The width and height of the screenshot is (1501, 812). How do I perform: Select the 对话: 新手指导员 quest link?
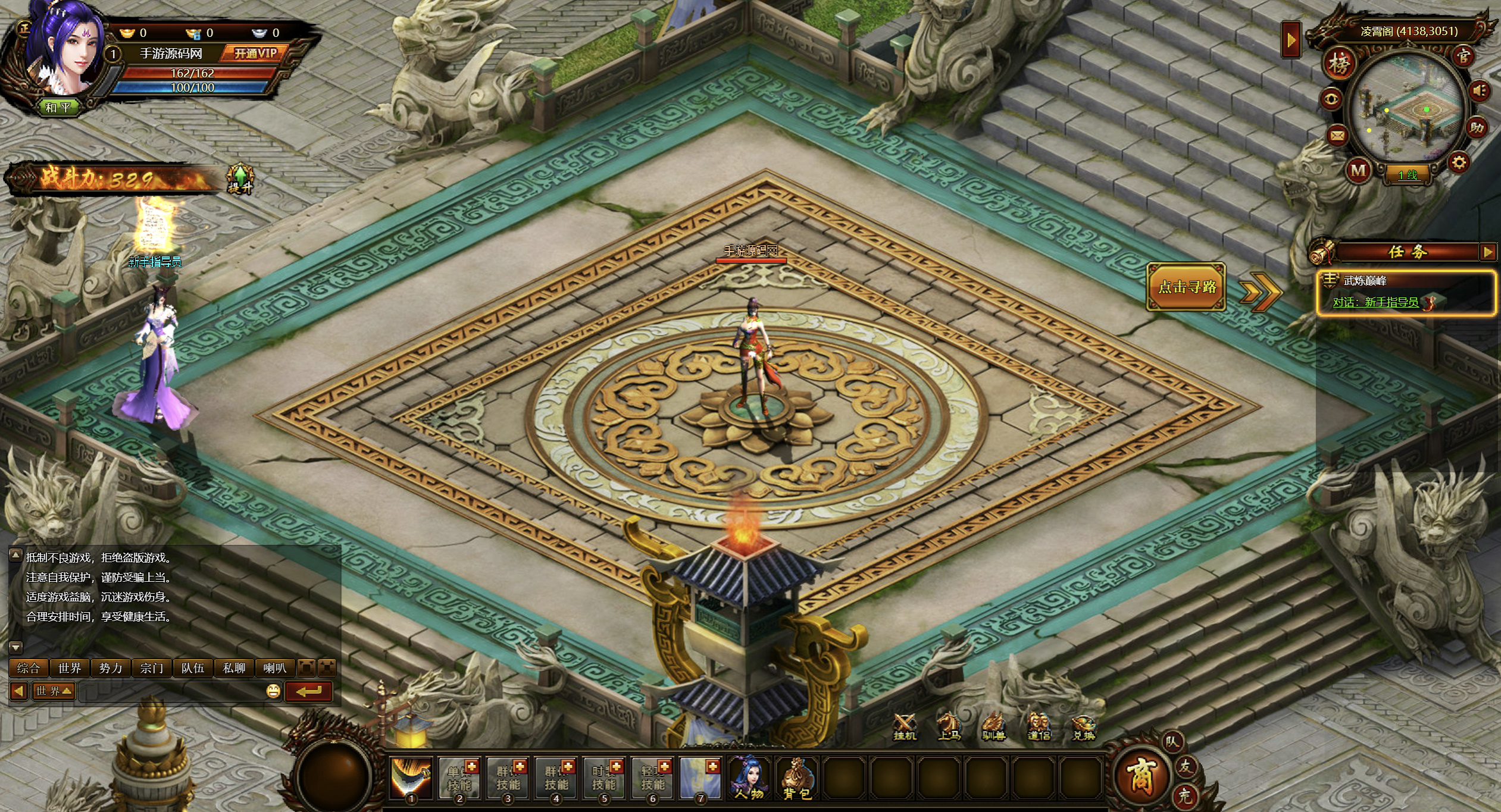(1375, 302)
